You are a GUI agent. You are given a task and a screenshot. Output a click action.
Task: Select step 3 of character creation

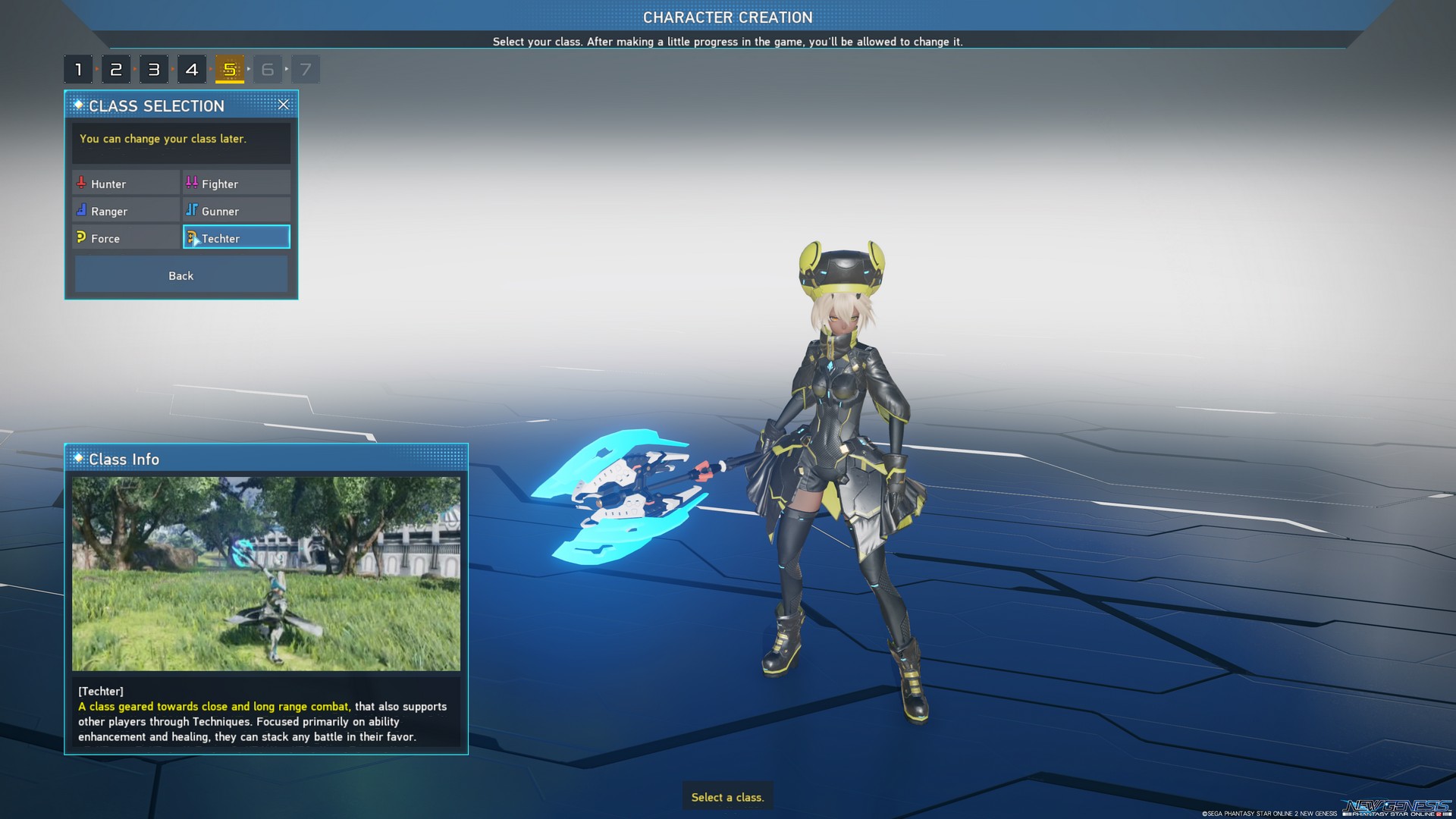[154, 68]
